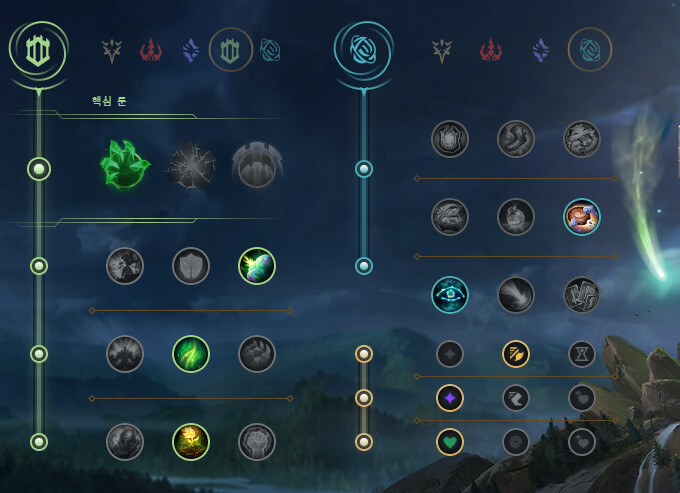Select the green heart health shard

coord(450,441)
